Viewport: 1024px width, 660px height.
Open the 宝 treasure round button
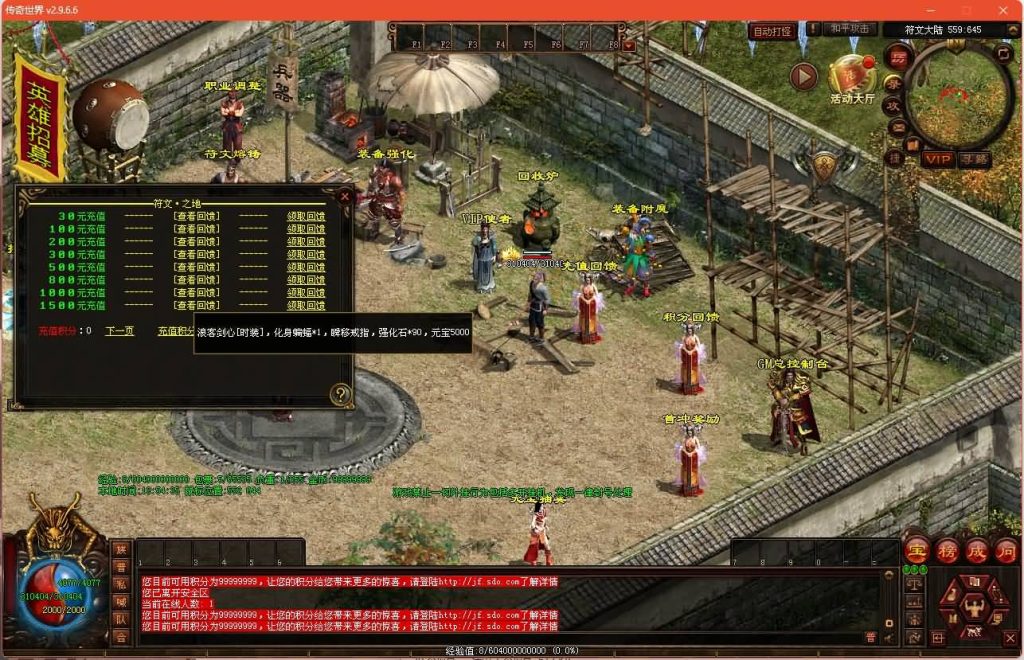[916, 550]
